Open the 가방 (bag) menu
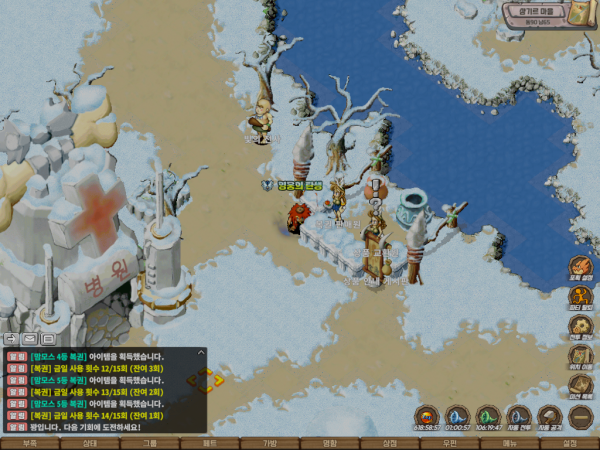The width and height of the screenshot is (600, 450). (270, 443)
